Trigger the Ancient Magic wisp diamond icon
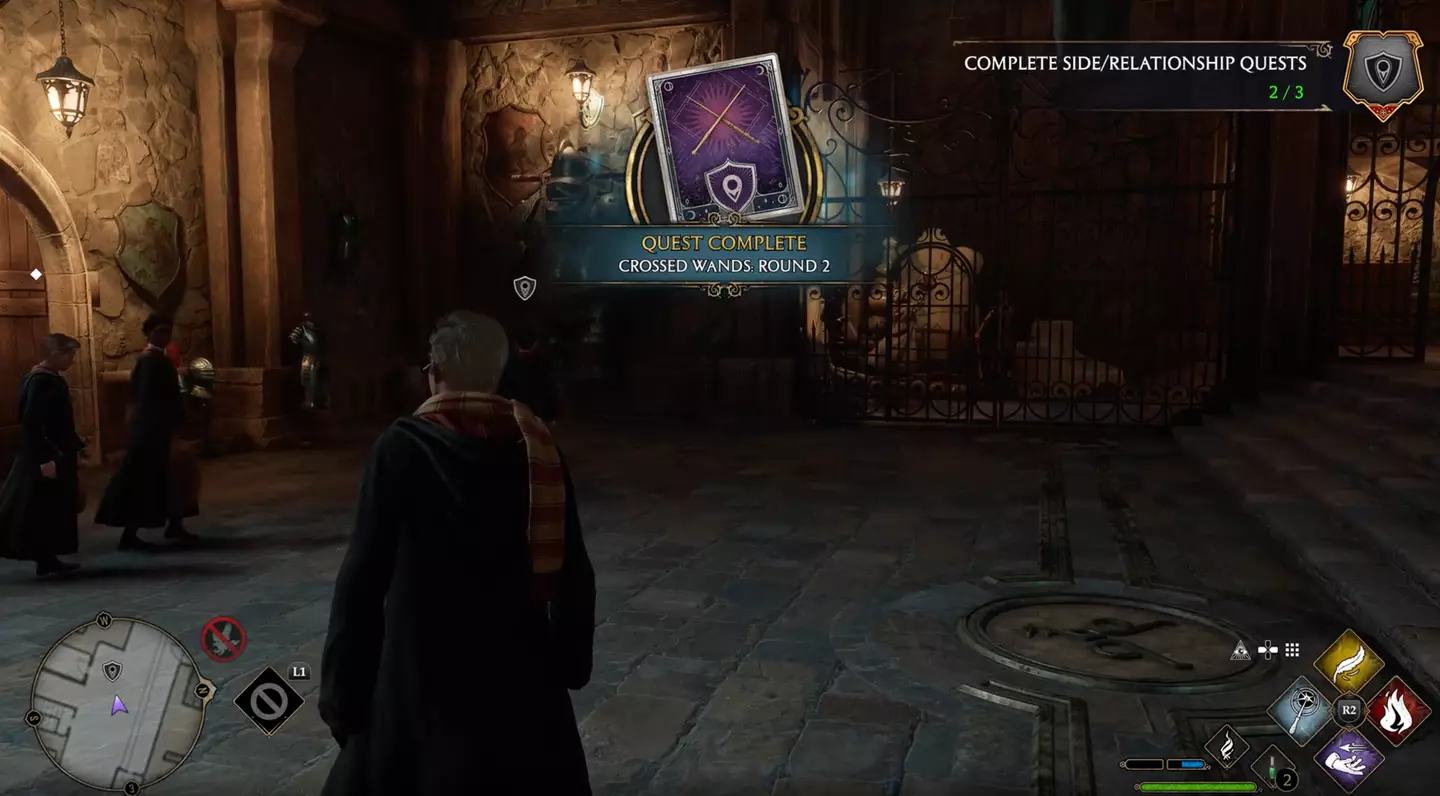1440x796 pixels. click(1226, 745)
